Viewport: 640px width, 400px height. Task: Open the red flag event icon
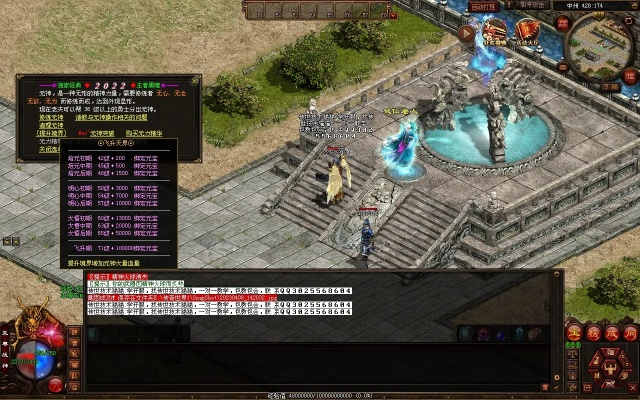pyautogui.click(x=527, y=32)
